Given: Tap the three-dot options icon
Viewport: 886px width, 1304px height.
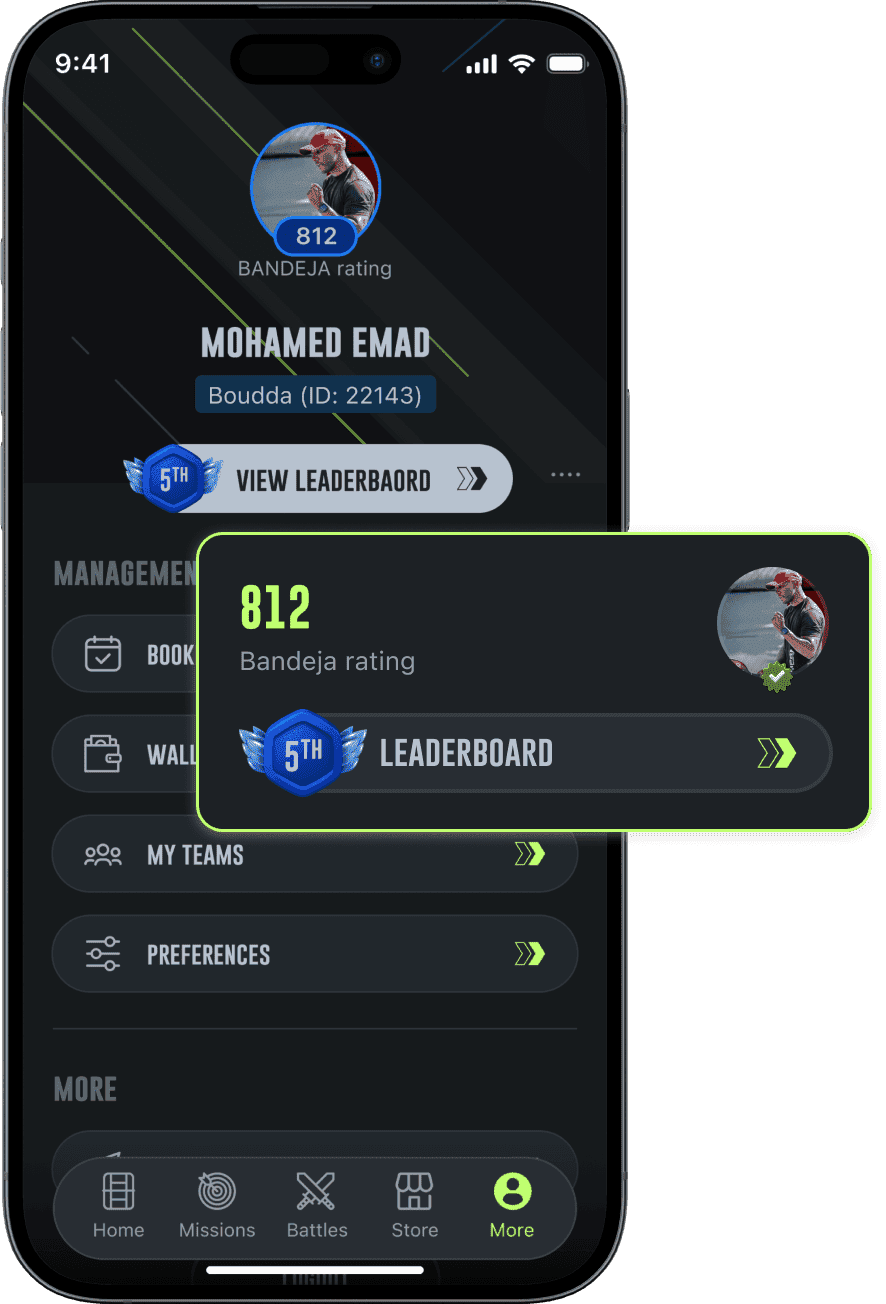Looking at the screenshot, I should click(565, 475).
